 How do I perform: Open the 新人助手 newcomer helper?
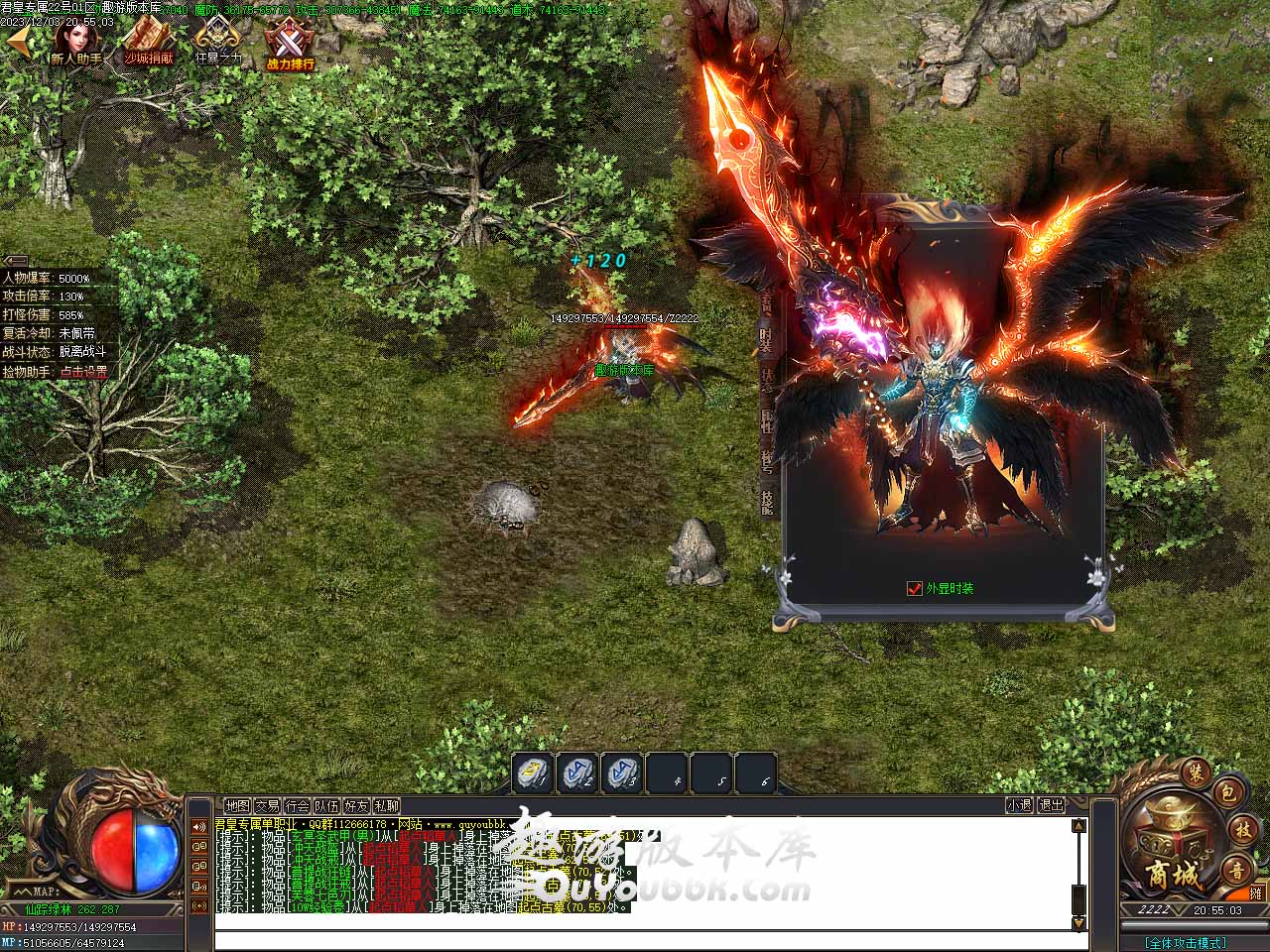75,44
